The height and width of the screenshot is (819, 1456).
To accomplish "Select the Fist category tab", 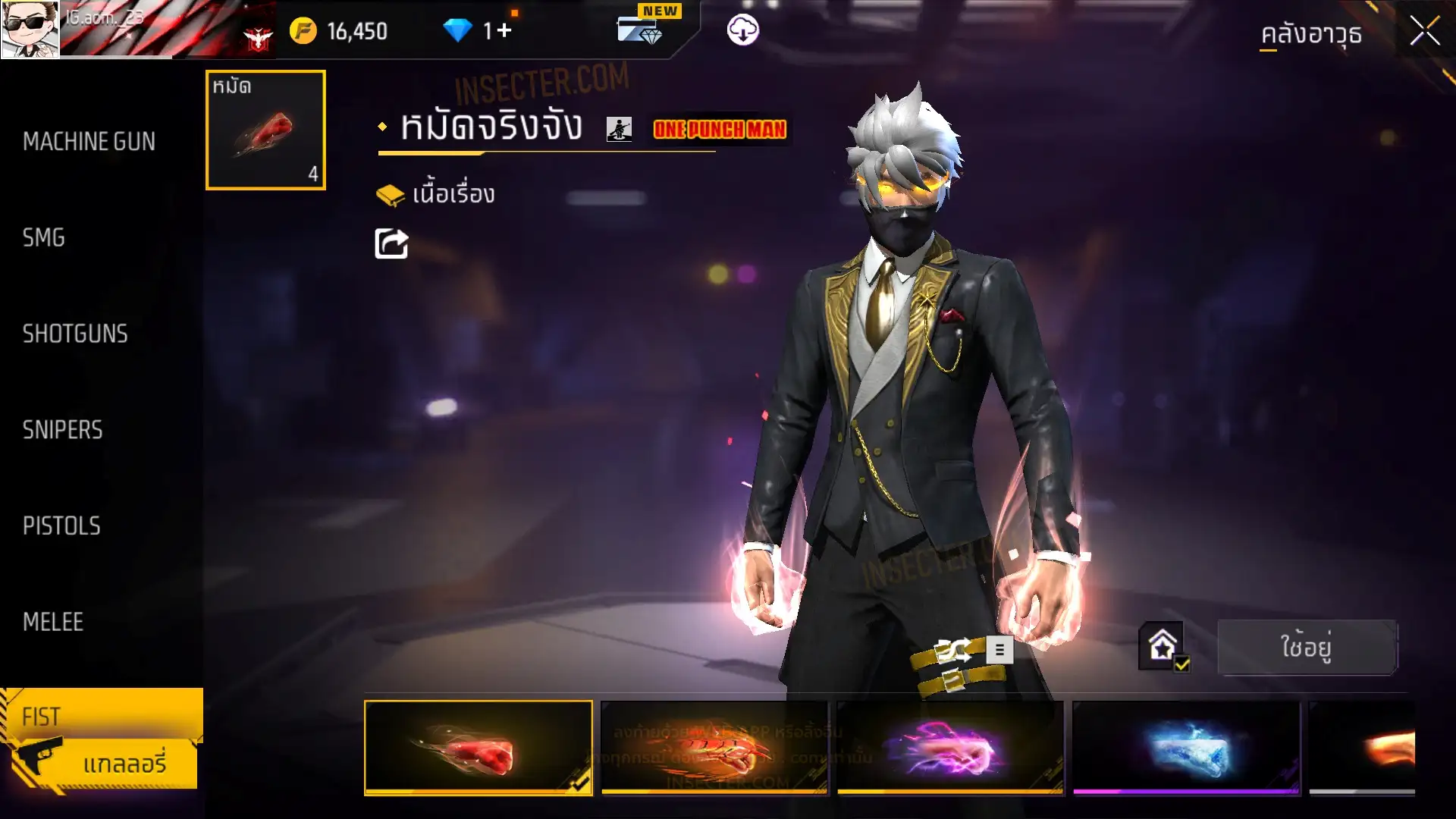I will 42,716.
